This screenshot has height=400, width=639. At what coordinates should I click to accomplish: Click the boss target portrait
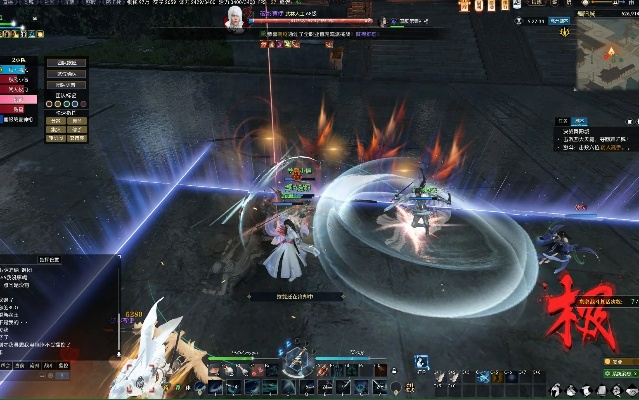236,21
